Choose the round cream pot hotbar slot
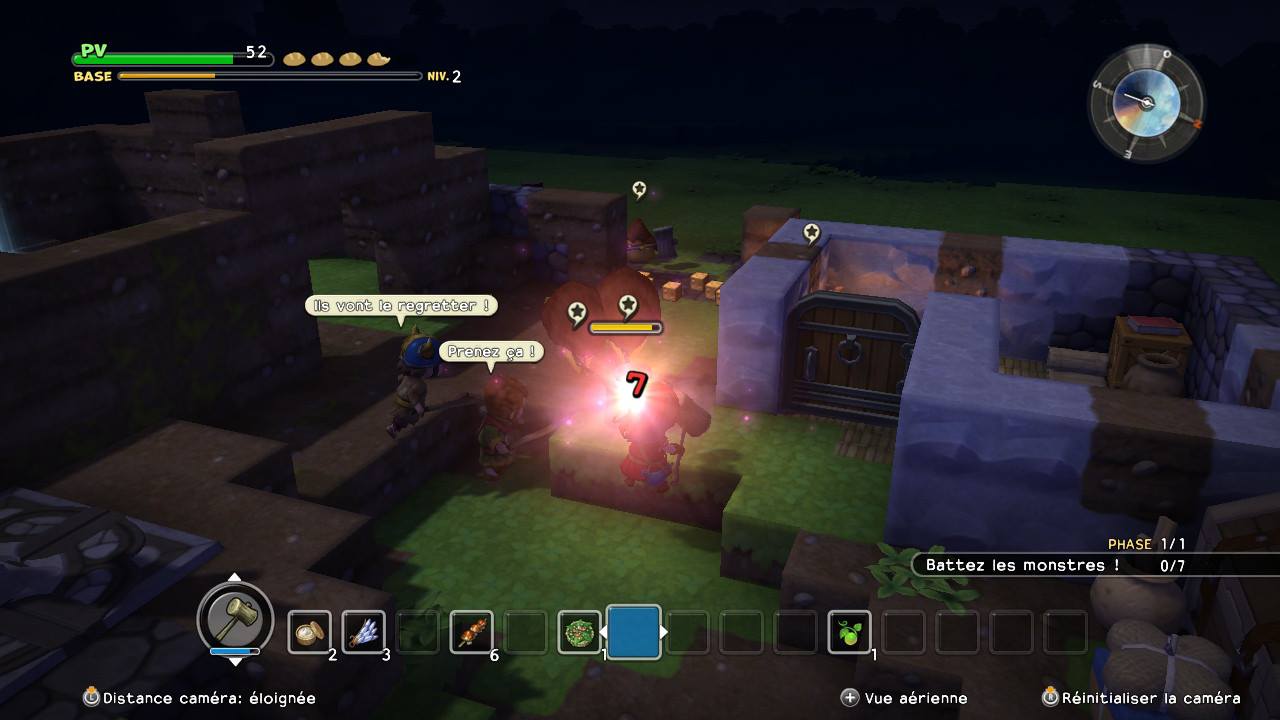This screenshot has width=1280, height=720. coord(309,632)
